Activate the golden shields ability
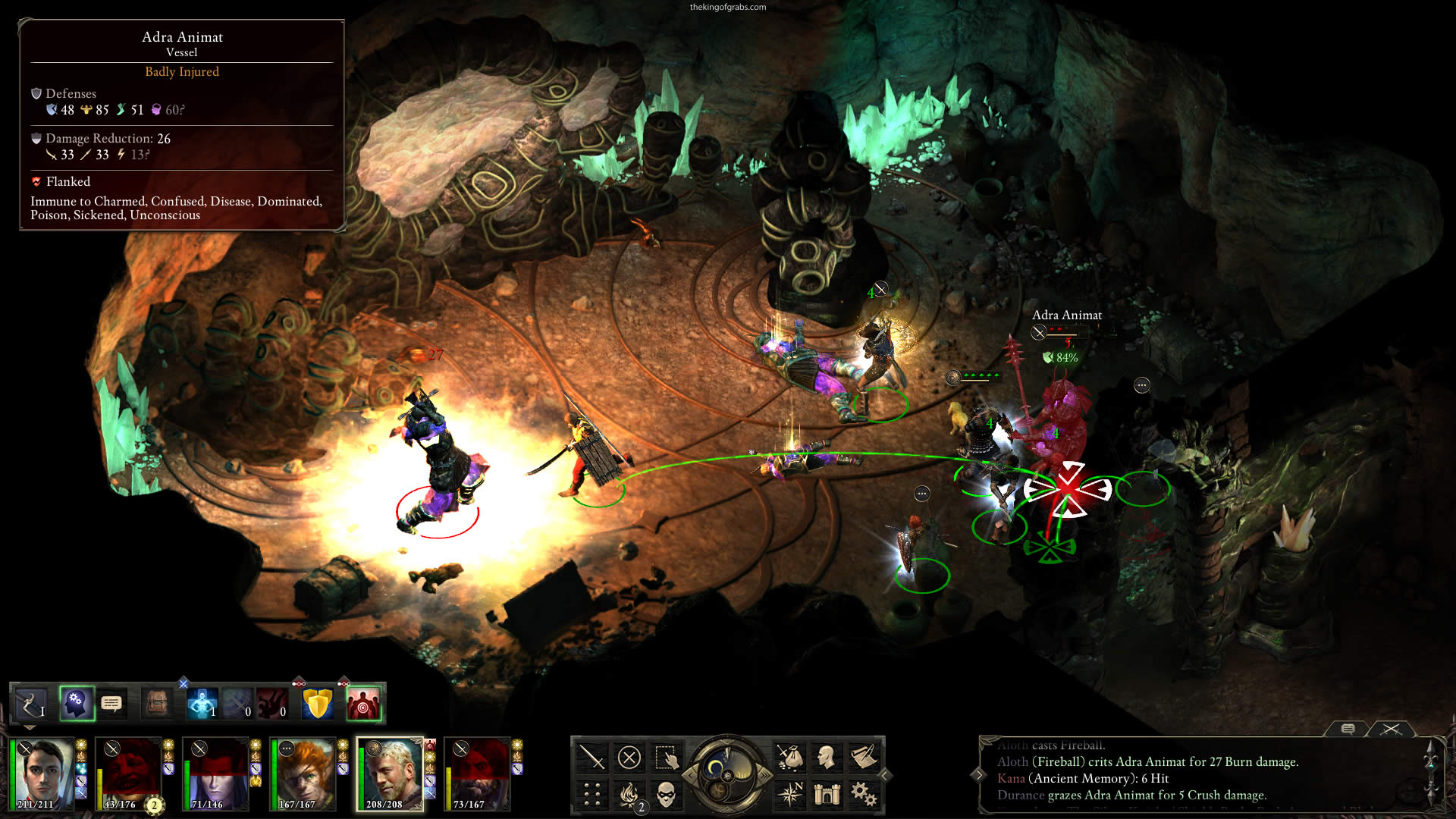The image size is (1456, 819). coord(318,704)
